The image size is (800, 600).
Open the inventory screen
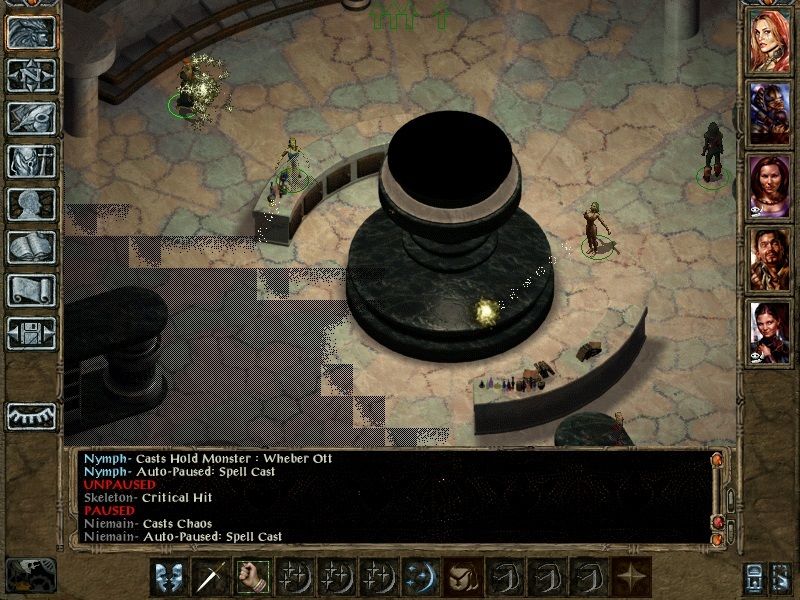31,161
